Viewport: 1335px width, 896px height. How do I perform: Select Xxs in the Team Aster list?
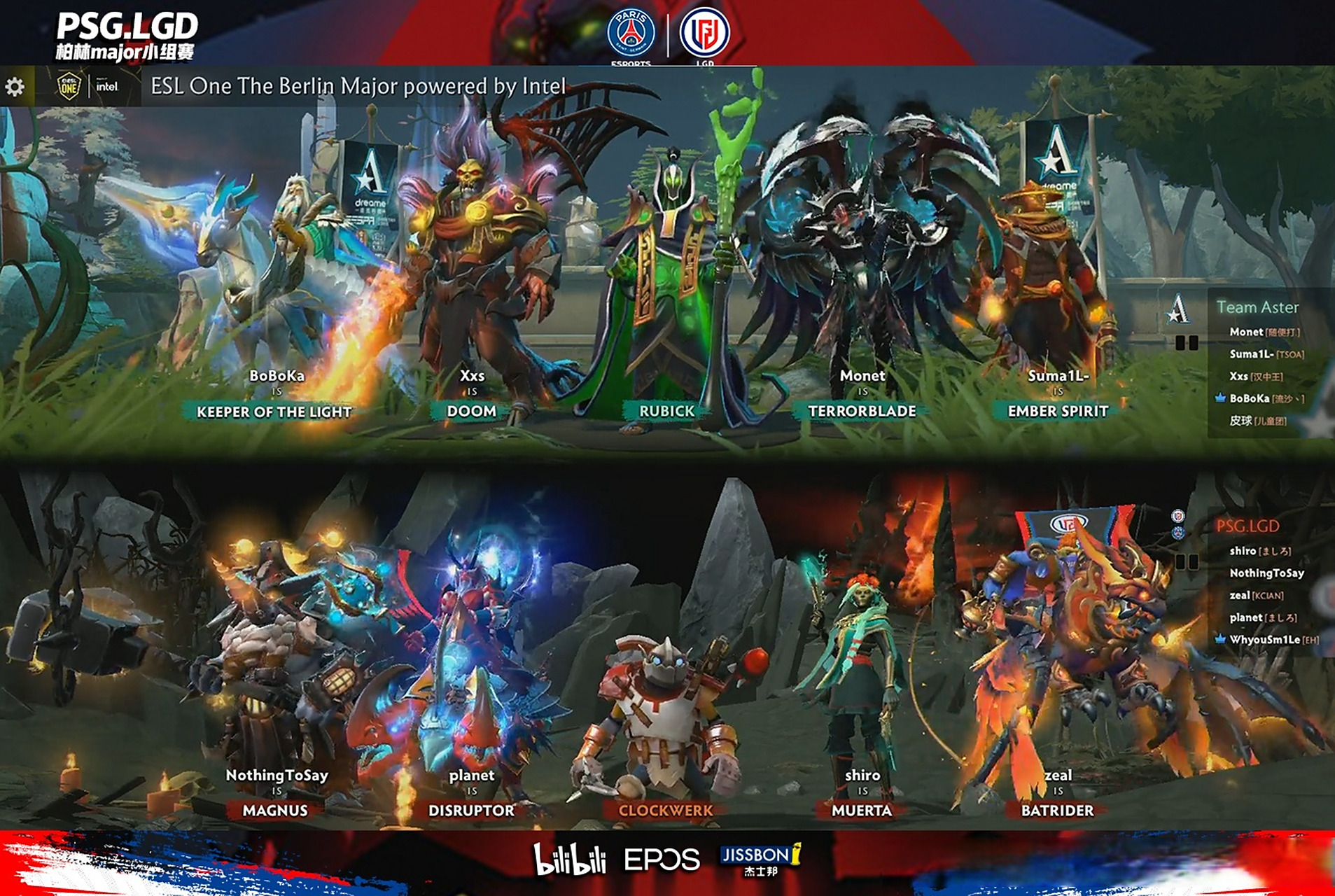coord(1238,377)
